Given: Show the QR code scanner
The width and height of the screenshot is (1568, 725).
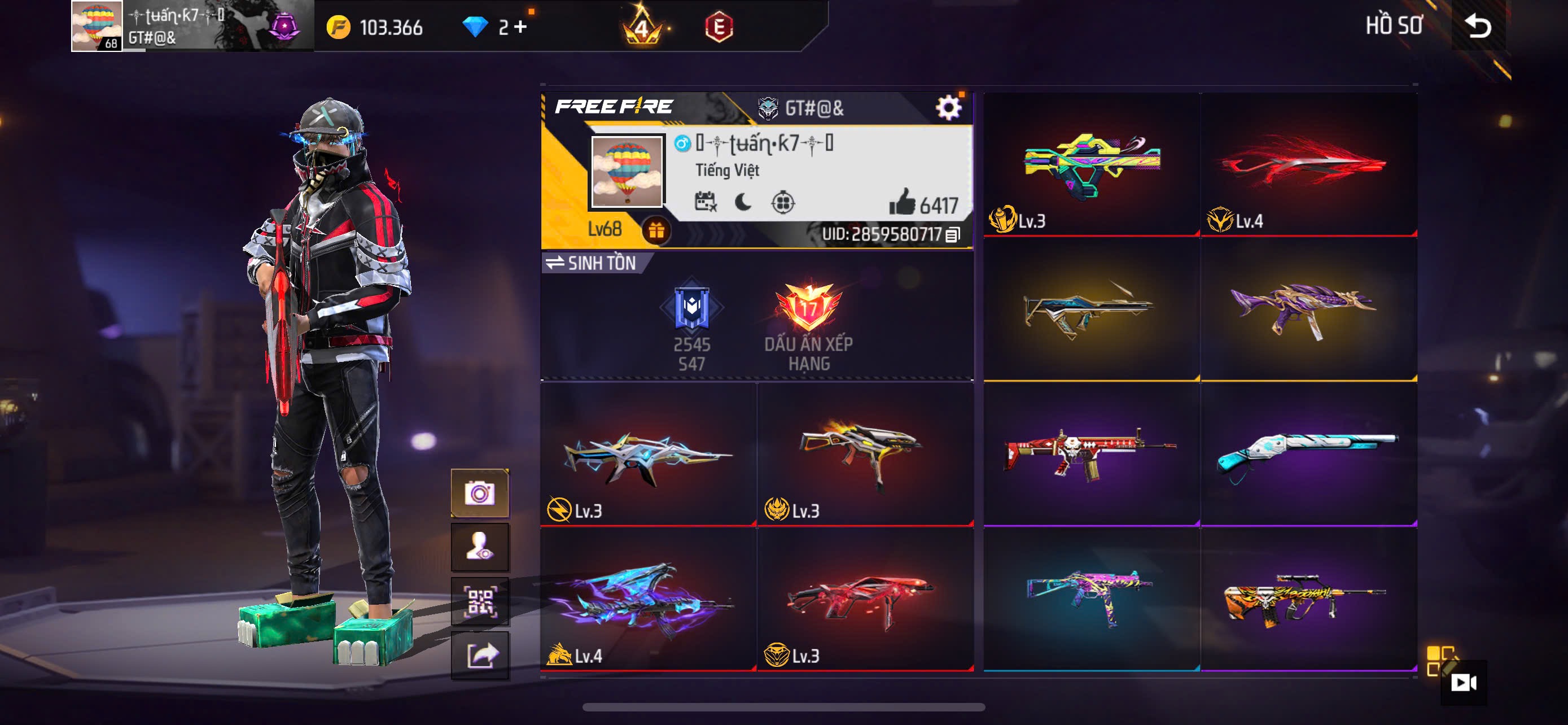Looking at the screenshot, I should click(x=480, y=601).
